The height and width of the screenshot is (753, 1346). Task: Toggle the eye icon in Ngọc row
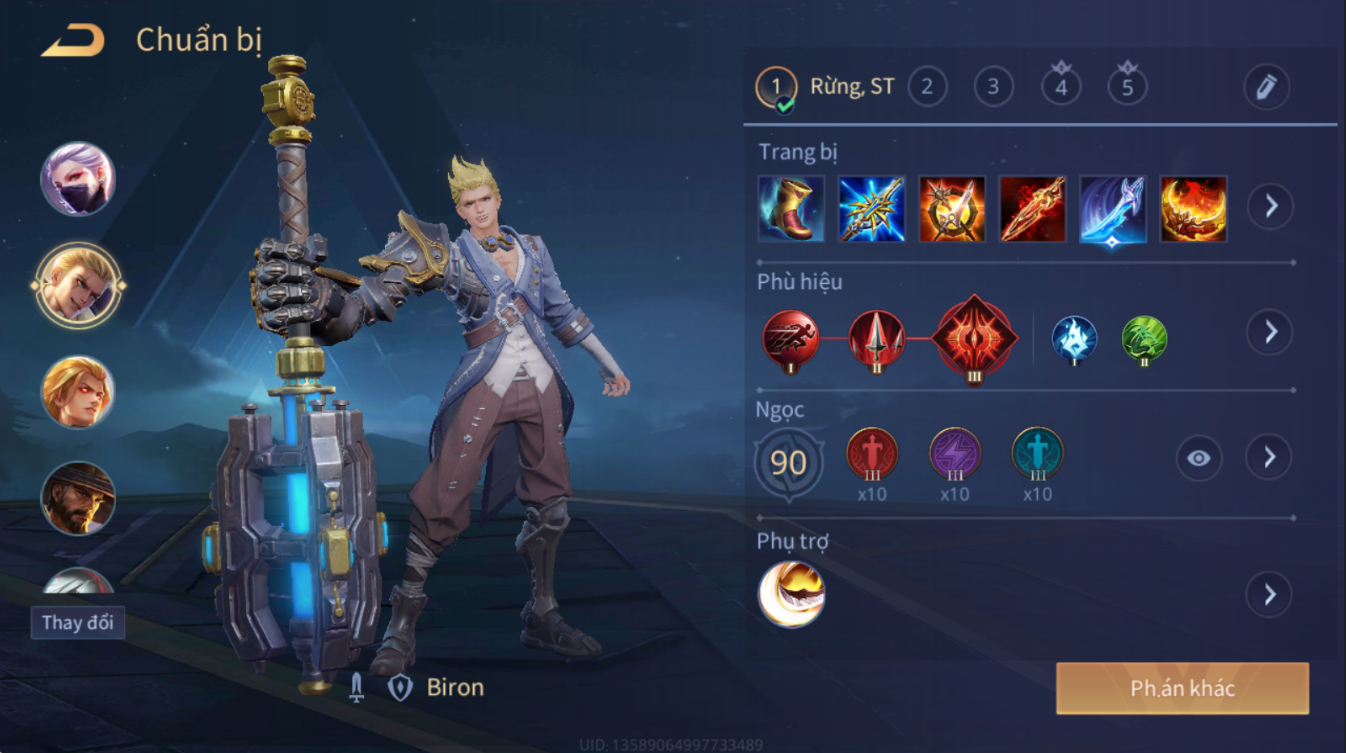pyautogui.click(x=1198, y=458)
